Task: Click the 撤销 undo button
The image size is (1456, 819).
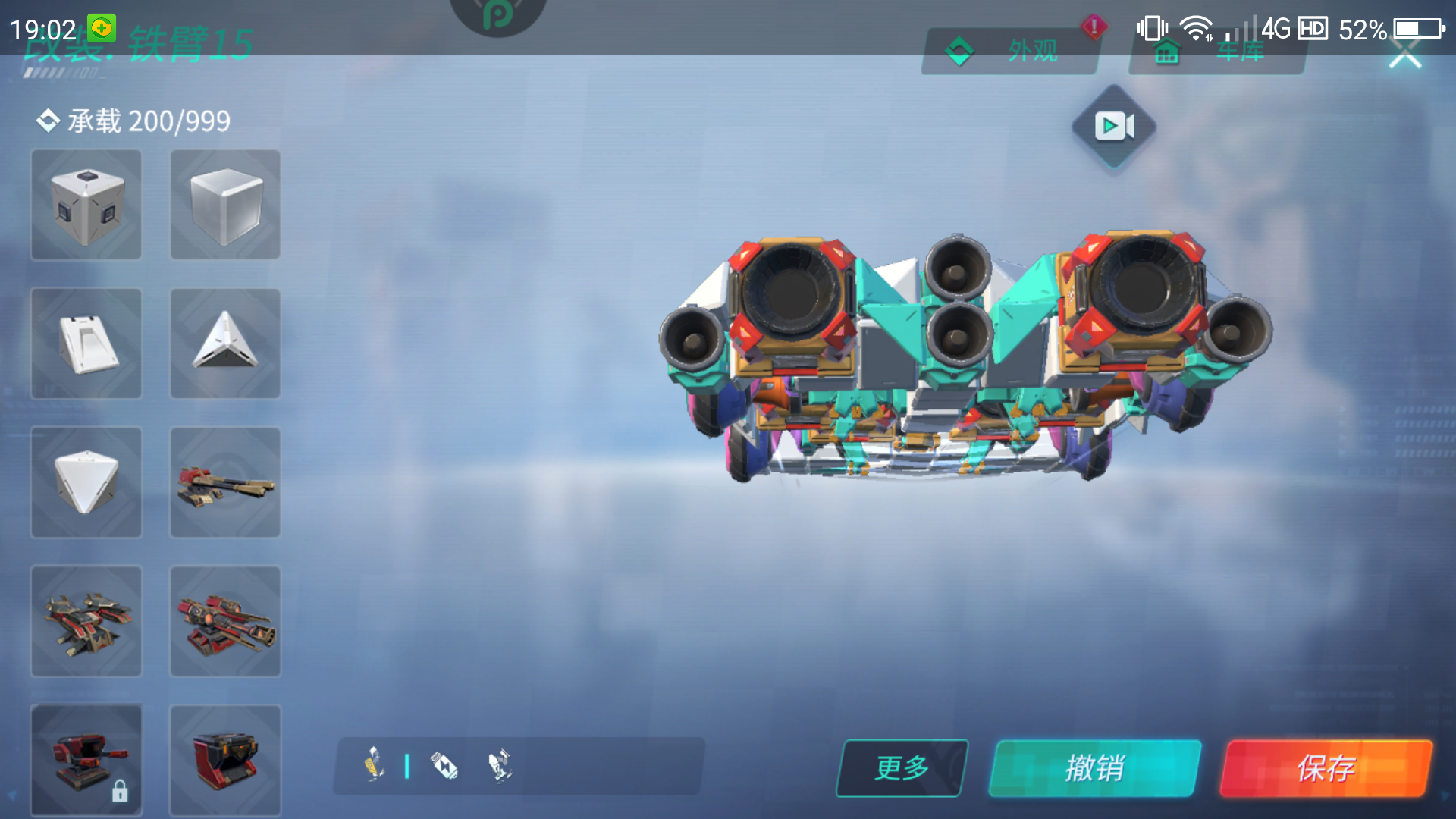Action: point(1099,767)
